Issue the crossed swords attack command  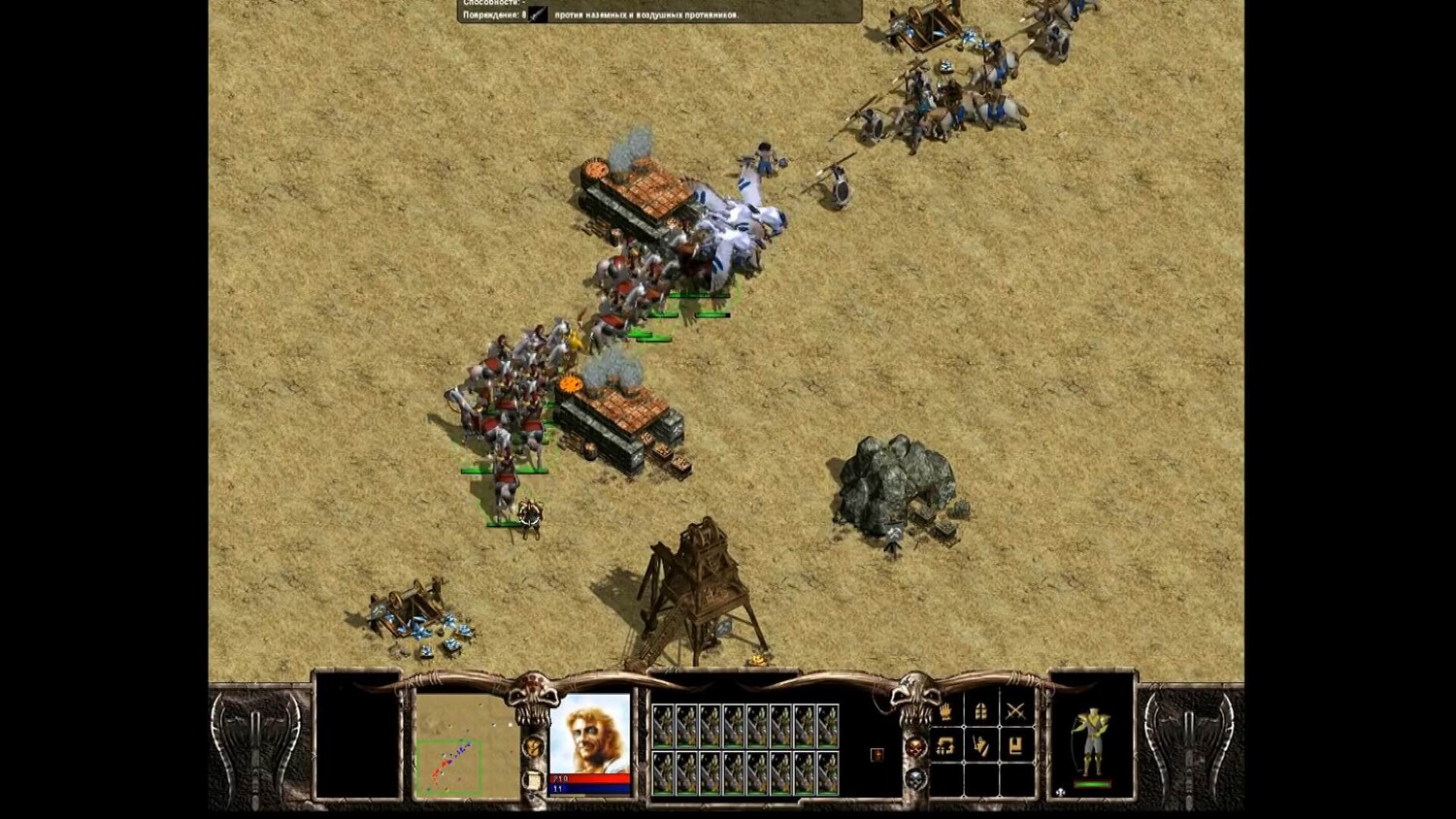1015,711
